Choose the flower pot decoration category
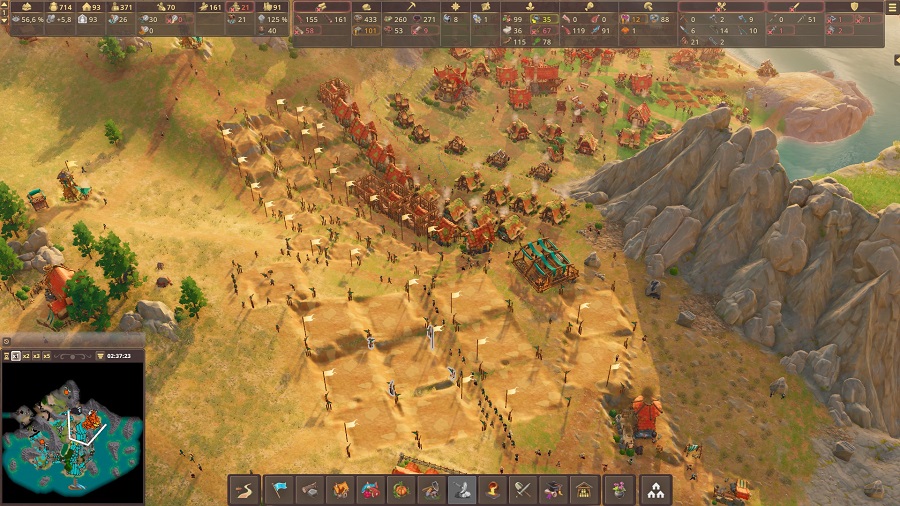The width and height of the screenshot is (900, 506). tap(619, 490)
